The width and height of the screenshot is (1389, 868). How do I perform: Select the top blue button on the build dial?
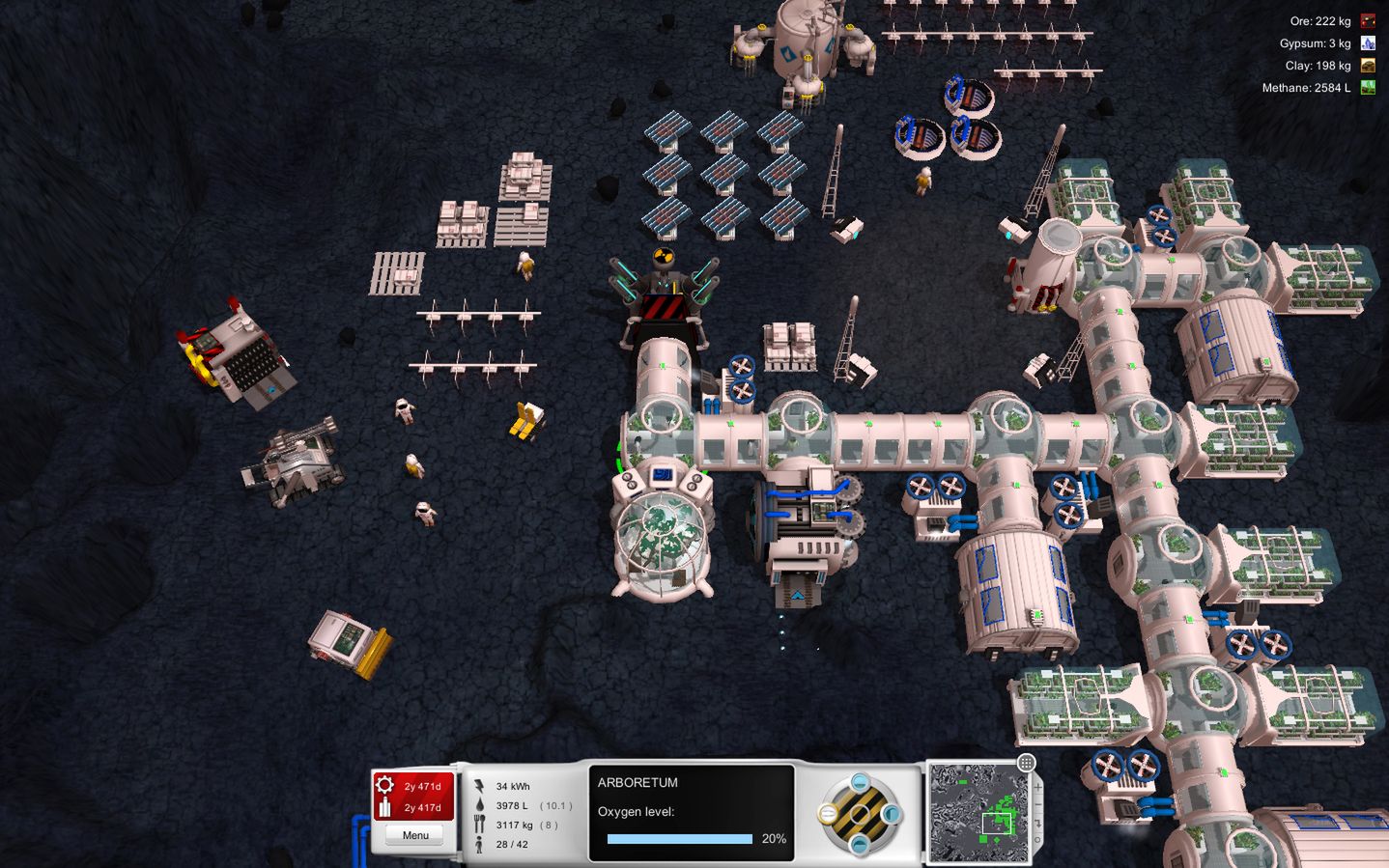(x=859, y=783)
